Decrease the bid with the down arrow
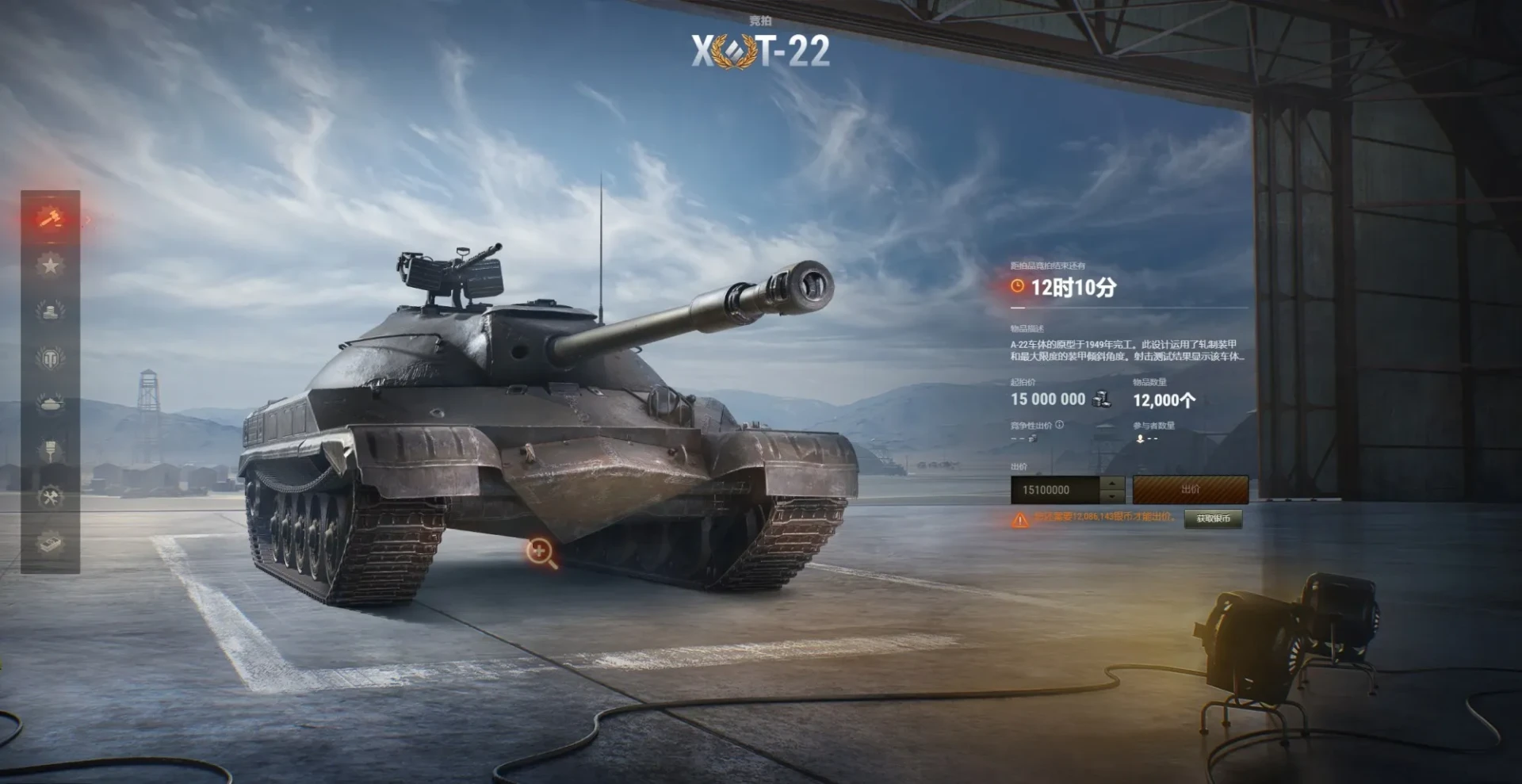The width and height of the screenshot is (1522, 784). (x=1113, y=497)
